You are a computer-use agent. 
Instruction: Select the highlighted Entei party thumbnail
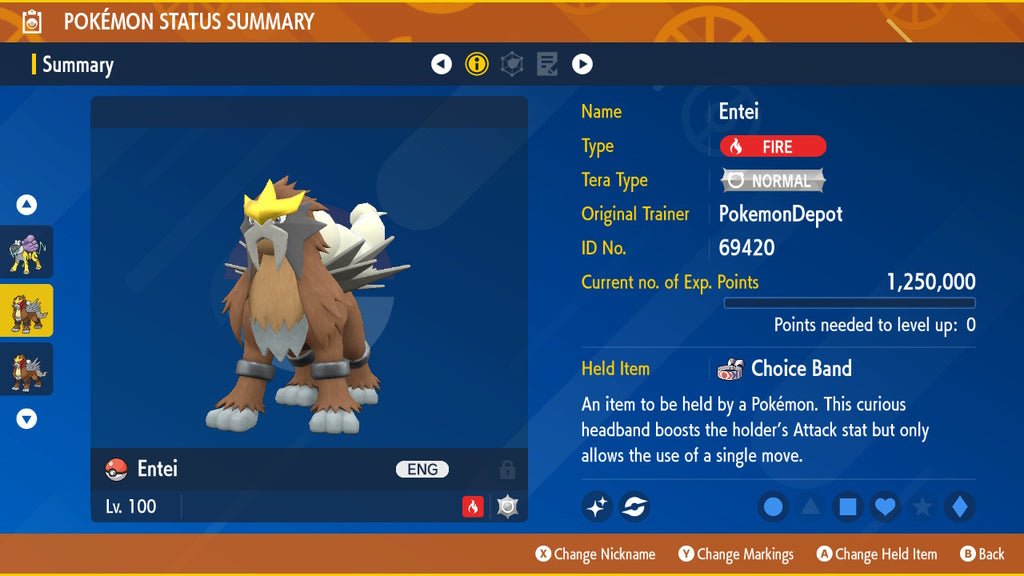[x=27, y=311]
